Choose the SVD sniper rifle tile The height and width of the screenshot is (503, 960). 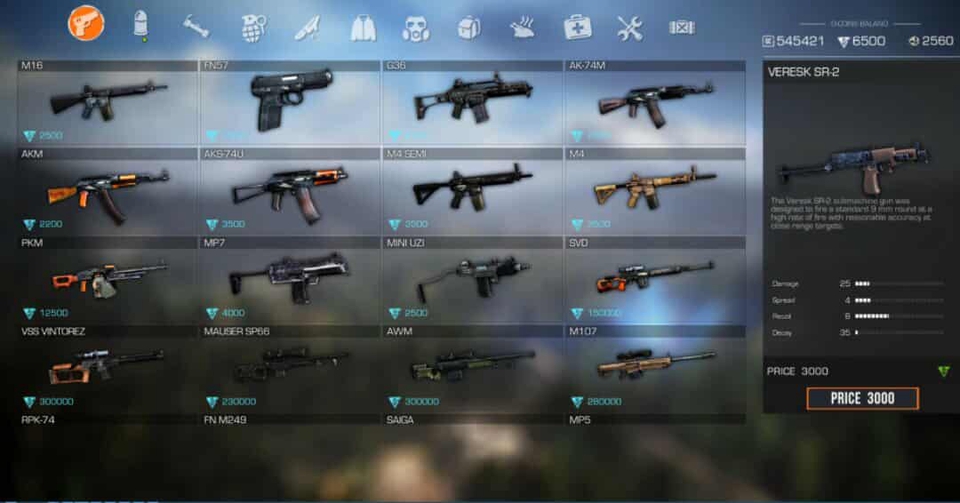point(654,278)
